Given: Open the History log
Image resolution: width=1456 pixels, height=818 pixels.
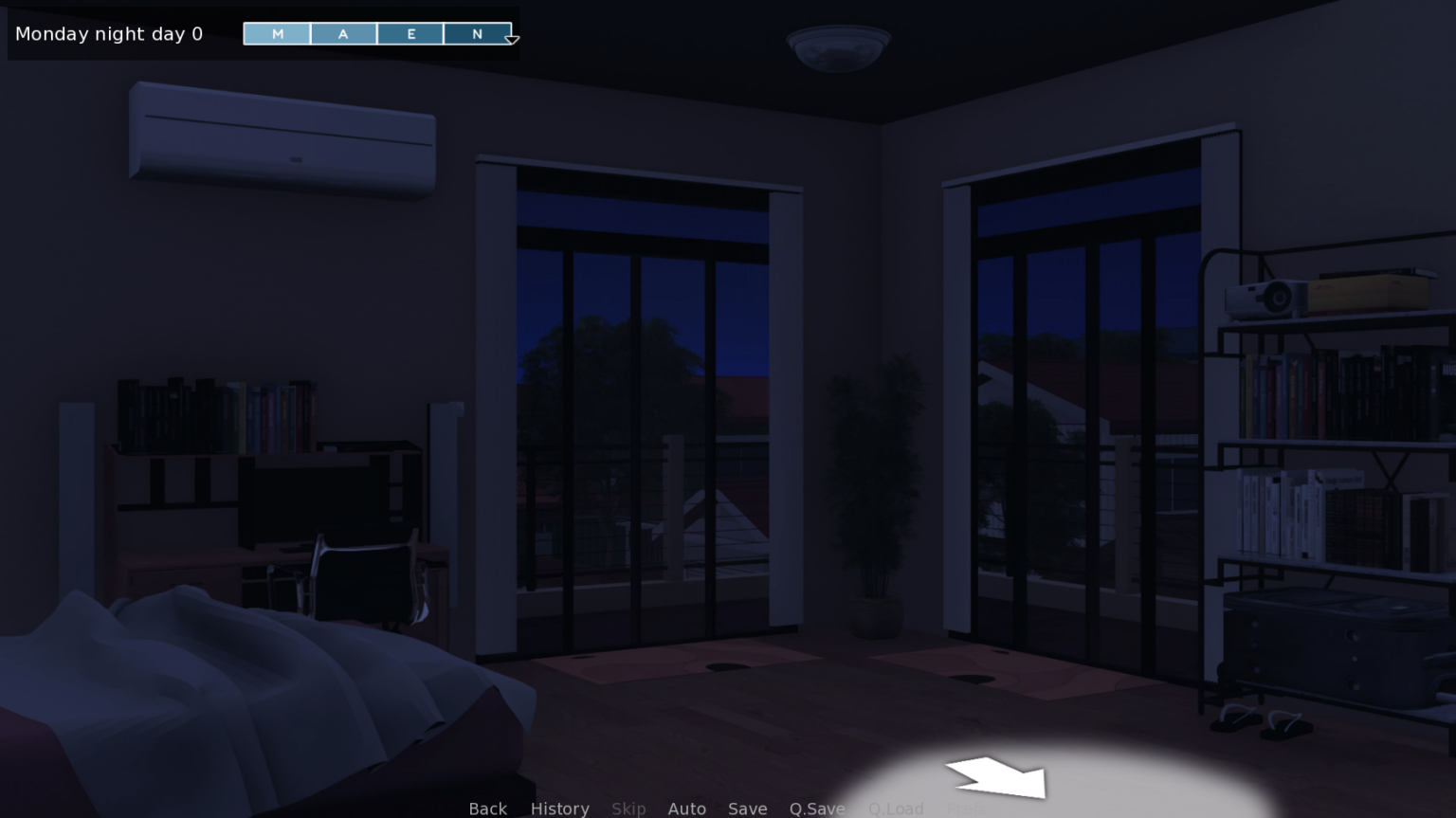Looking at the screenshot, I should tap(559, 809).
